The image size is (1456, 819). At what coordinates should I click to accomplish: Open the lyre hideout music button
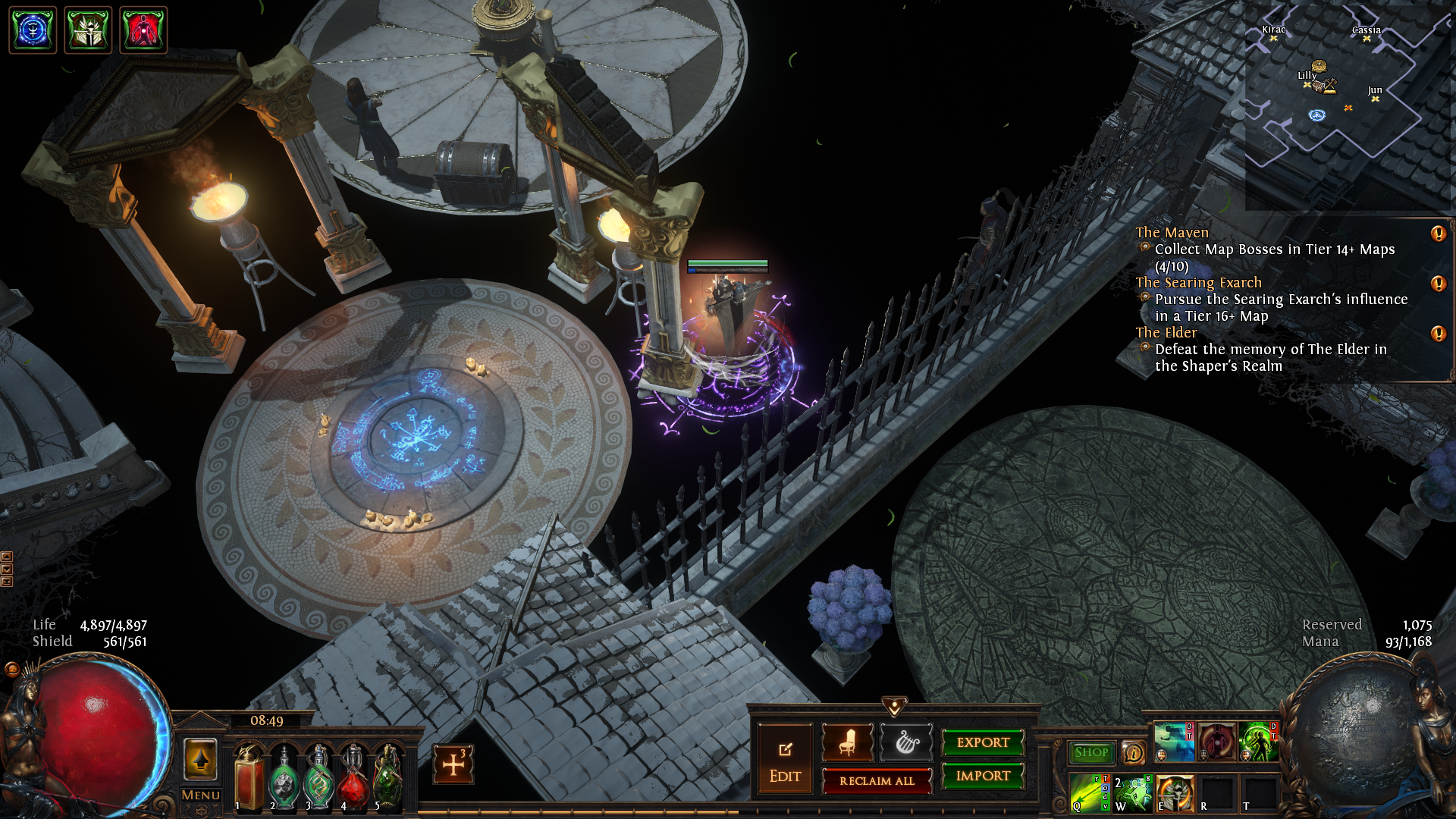tap(906, 742)
